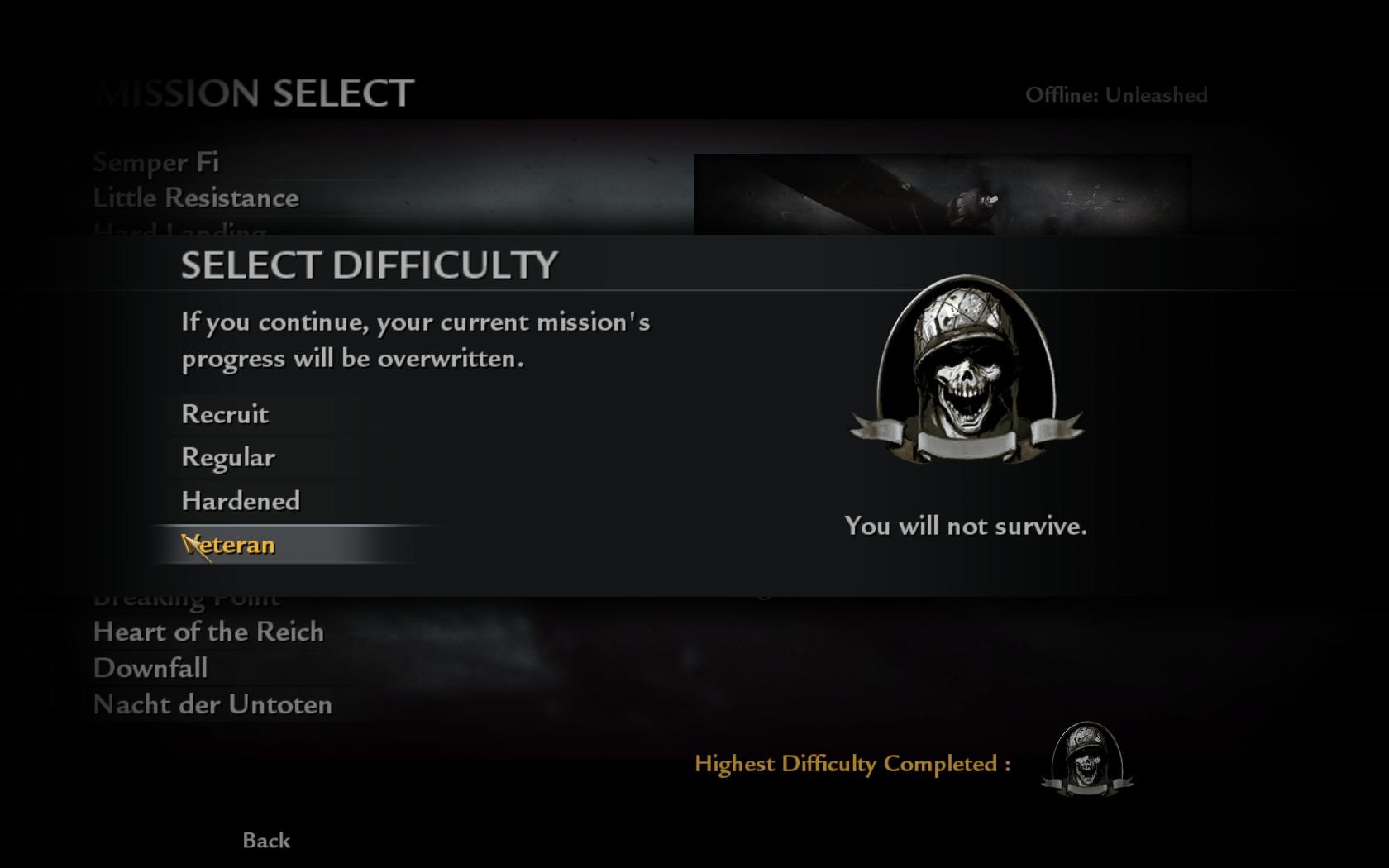1389x868 pixels.
Task: Choose the Little Resistance mission
Action: [196, 198]
